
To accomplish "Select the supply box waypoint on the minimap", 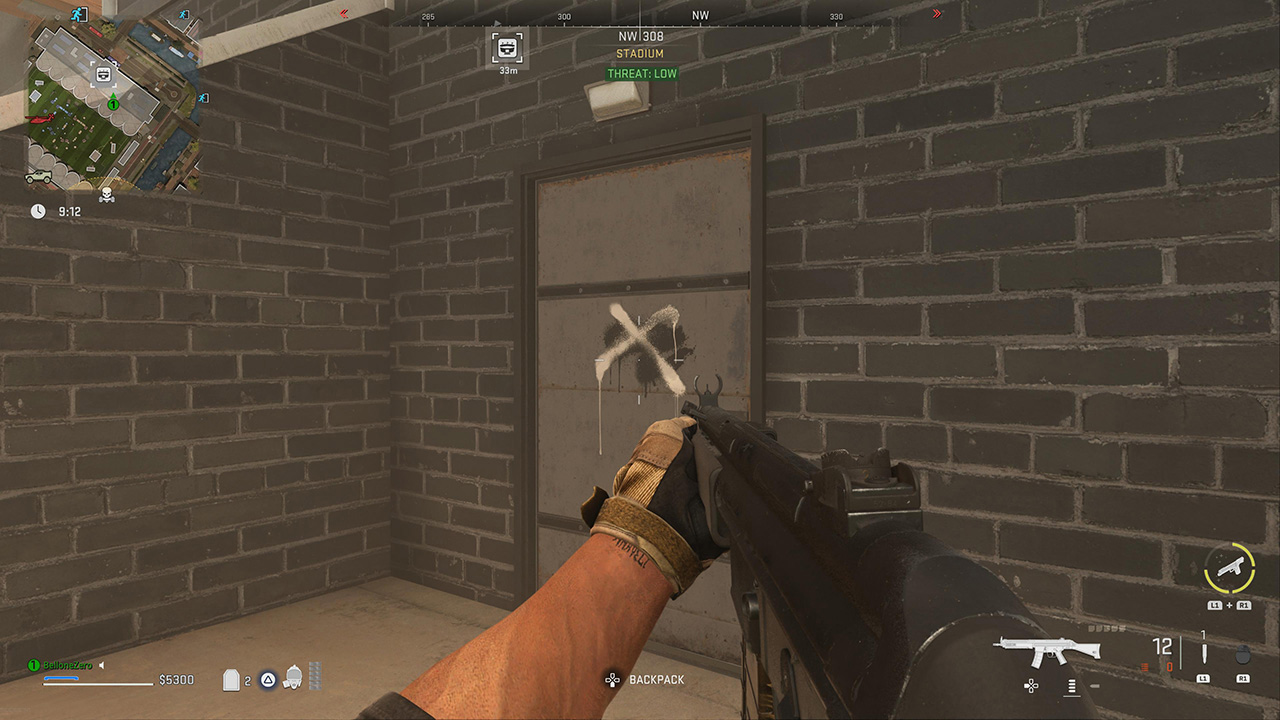I will click(x=102, y=73).
